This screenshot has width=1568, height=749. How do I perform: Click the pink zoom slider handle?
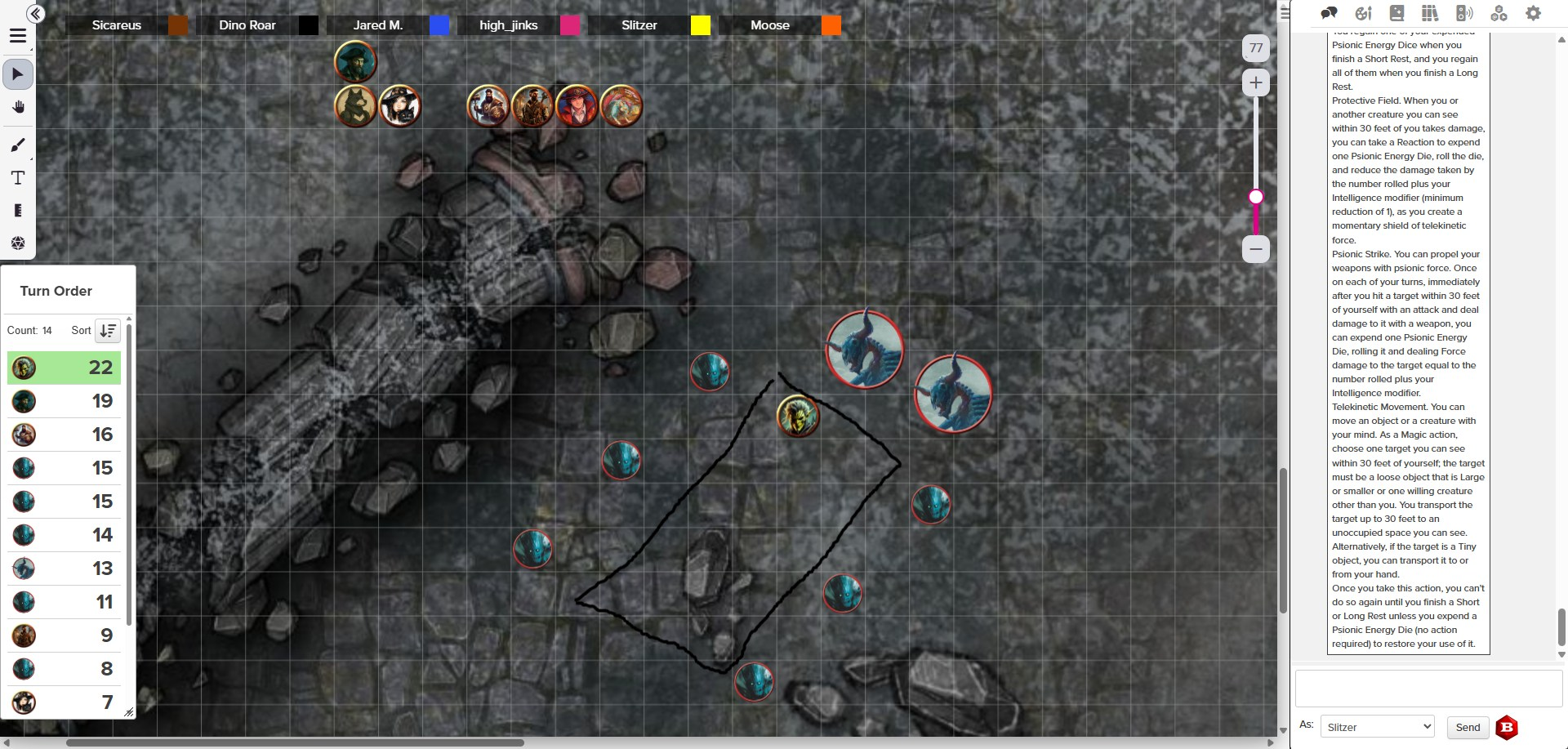coord(1256,197)
